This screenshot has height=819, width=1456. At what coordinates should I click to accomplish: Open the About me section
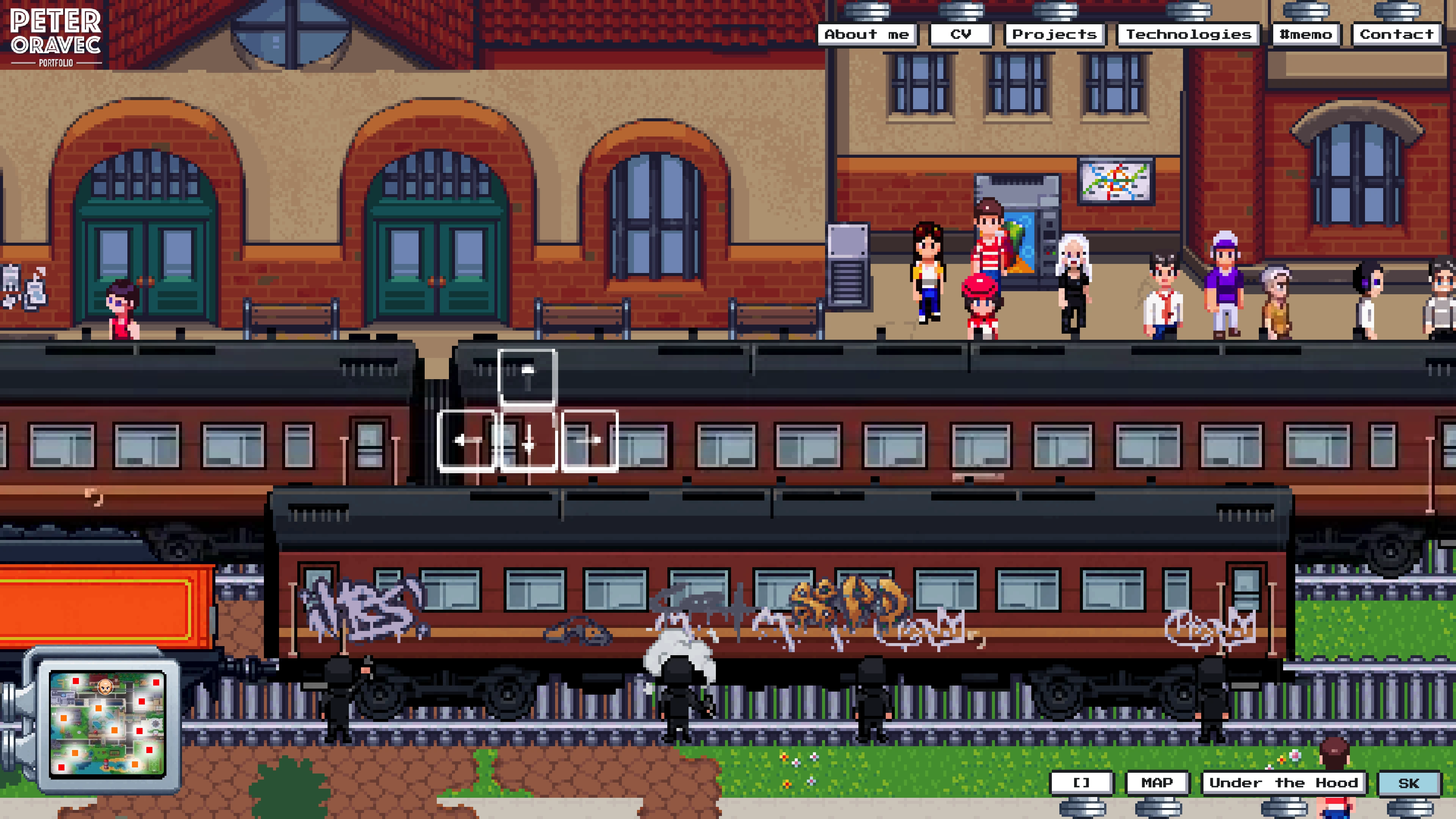point(866,35)
